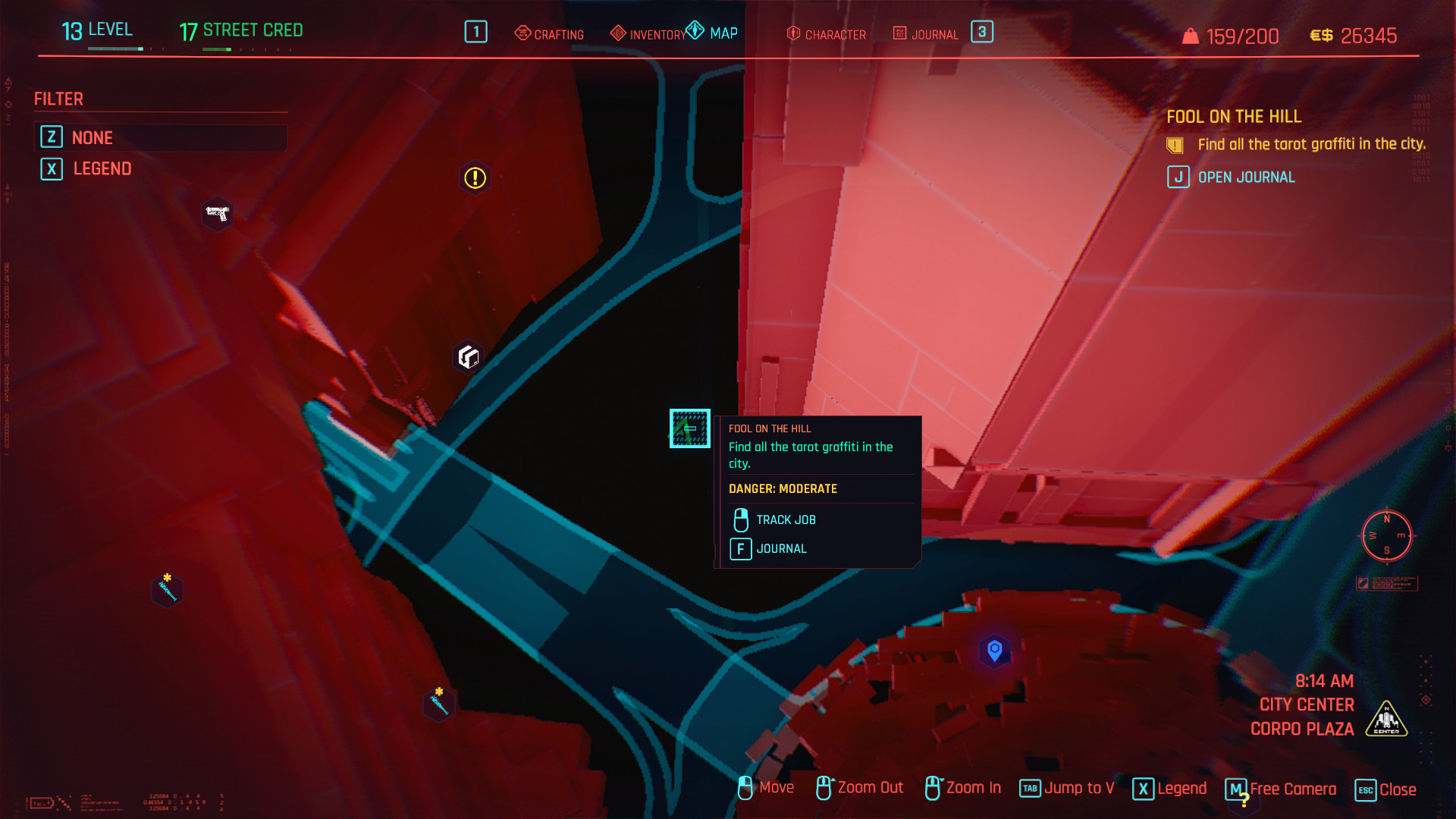Open the Crafting tab
The image size is (1456, 819).
point(550,34)
